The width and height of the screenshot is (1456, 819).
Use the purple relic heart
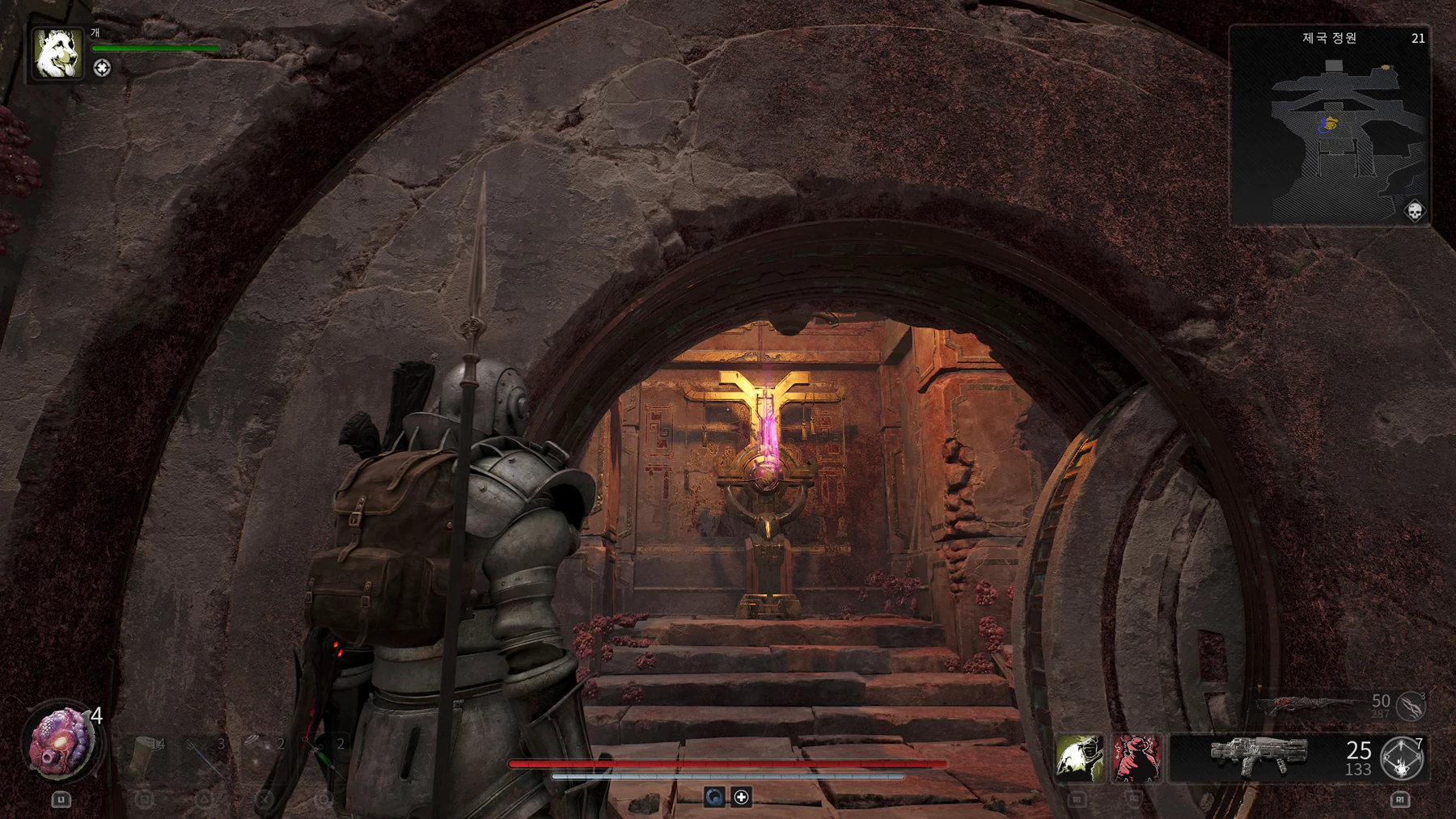(x=61, y=743)
